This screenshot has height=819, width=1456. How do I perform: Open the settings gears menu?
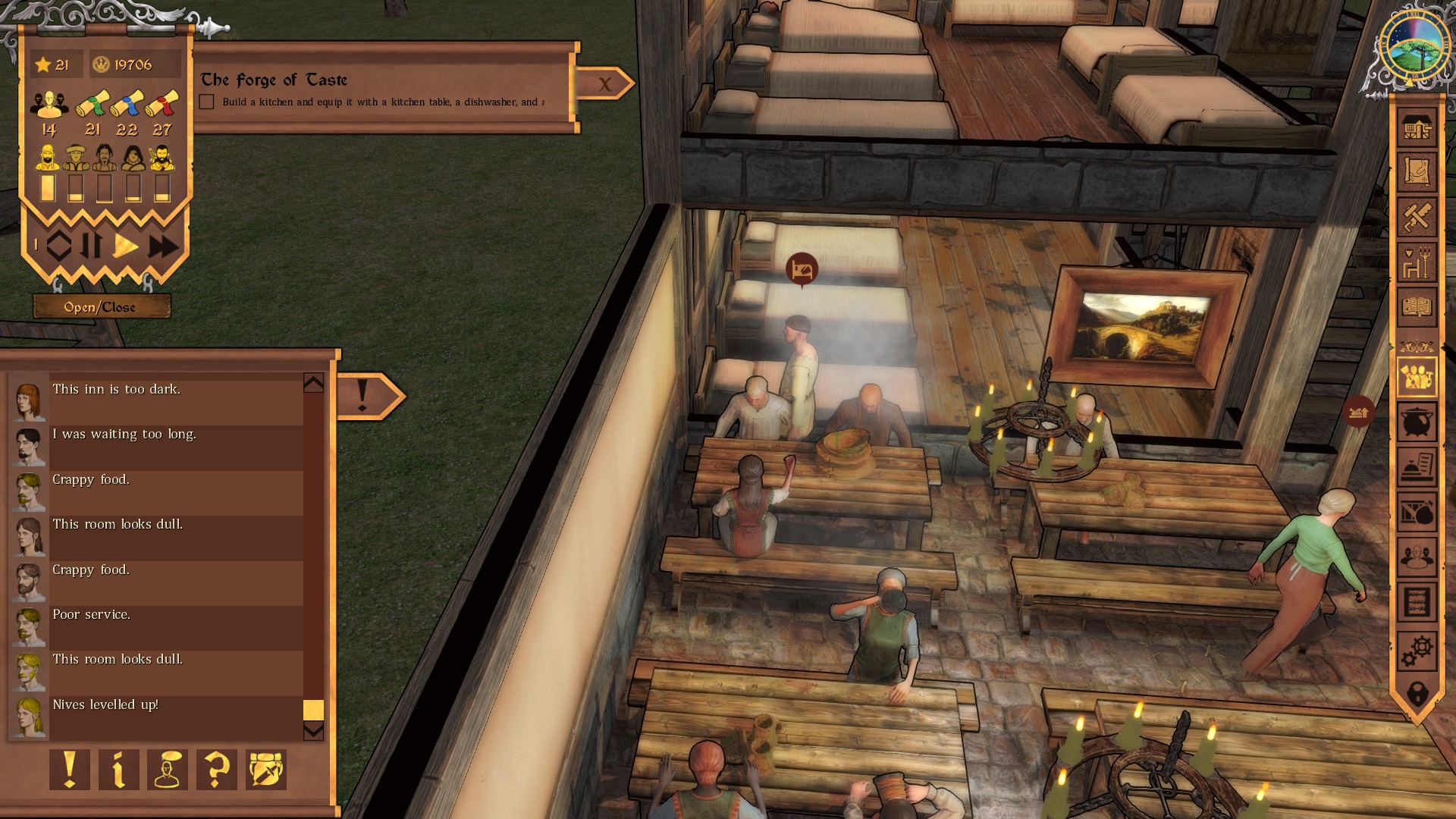click(x=1417, y=650)
